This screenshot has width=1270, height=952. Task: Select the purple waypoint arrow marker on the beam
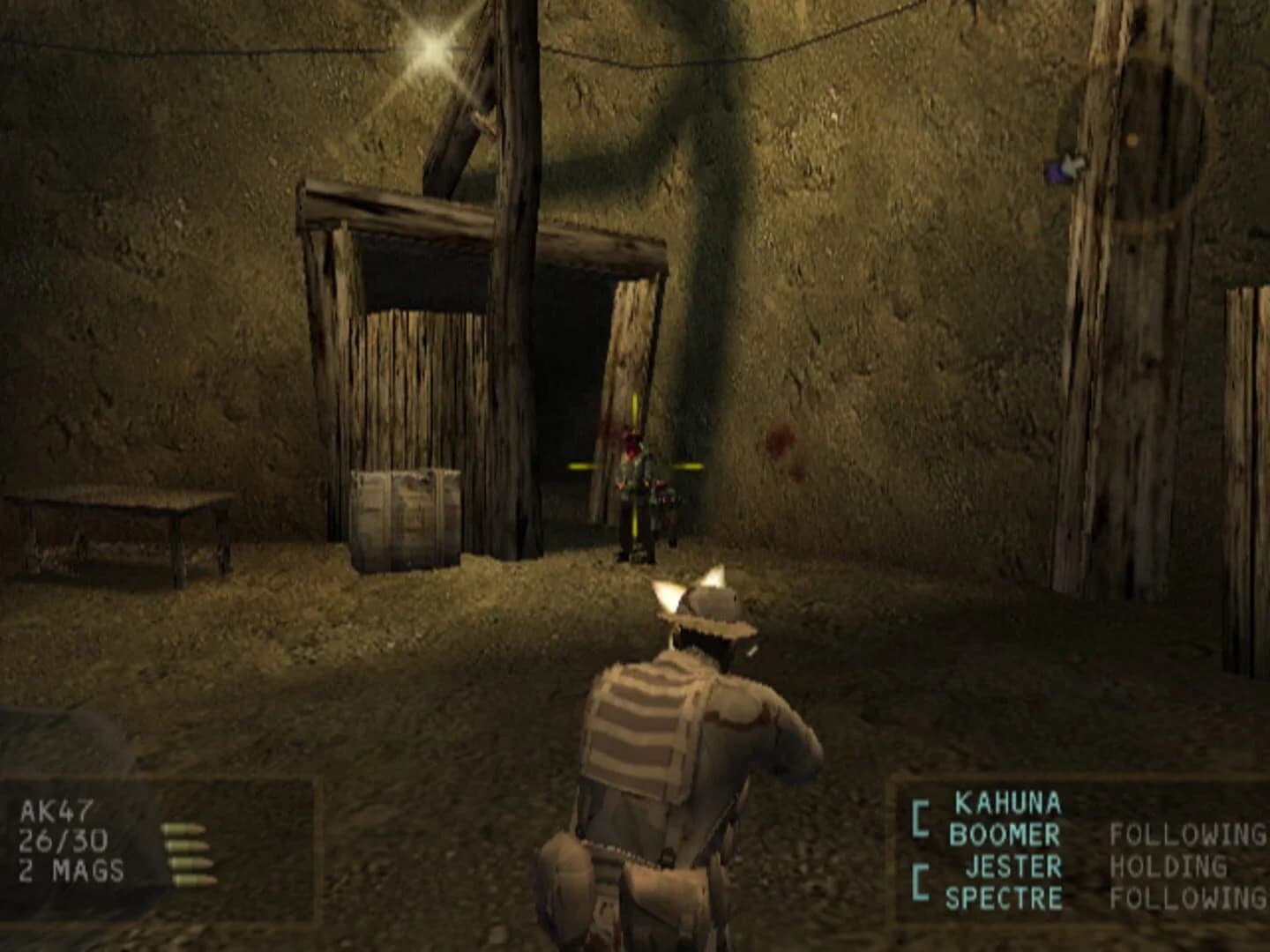point(1065,167)
